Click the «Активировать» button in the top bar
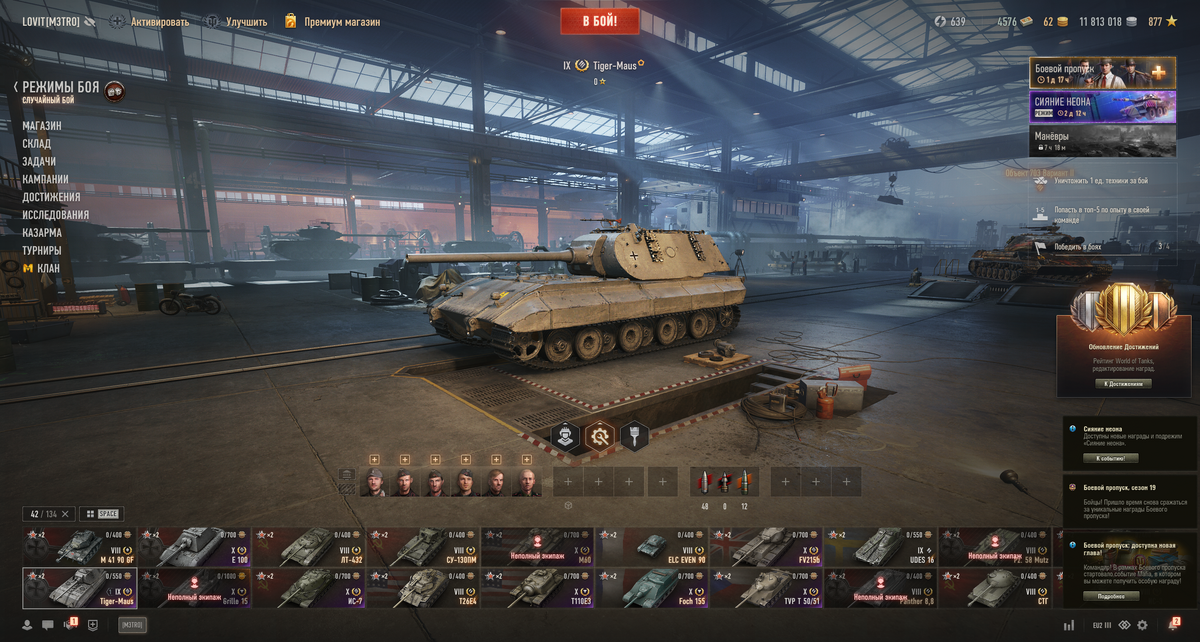Screen dimensions: 1200x642 click(159, 21)
